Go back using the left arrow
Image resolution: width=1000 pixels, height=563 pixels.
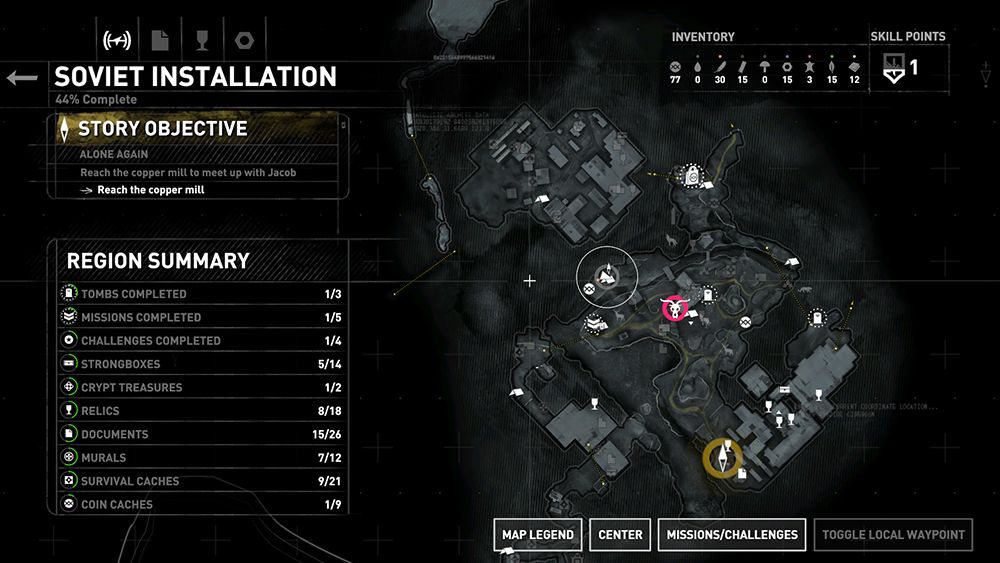[x=22, y=78]
